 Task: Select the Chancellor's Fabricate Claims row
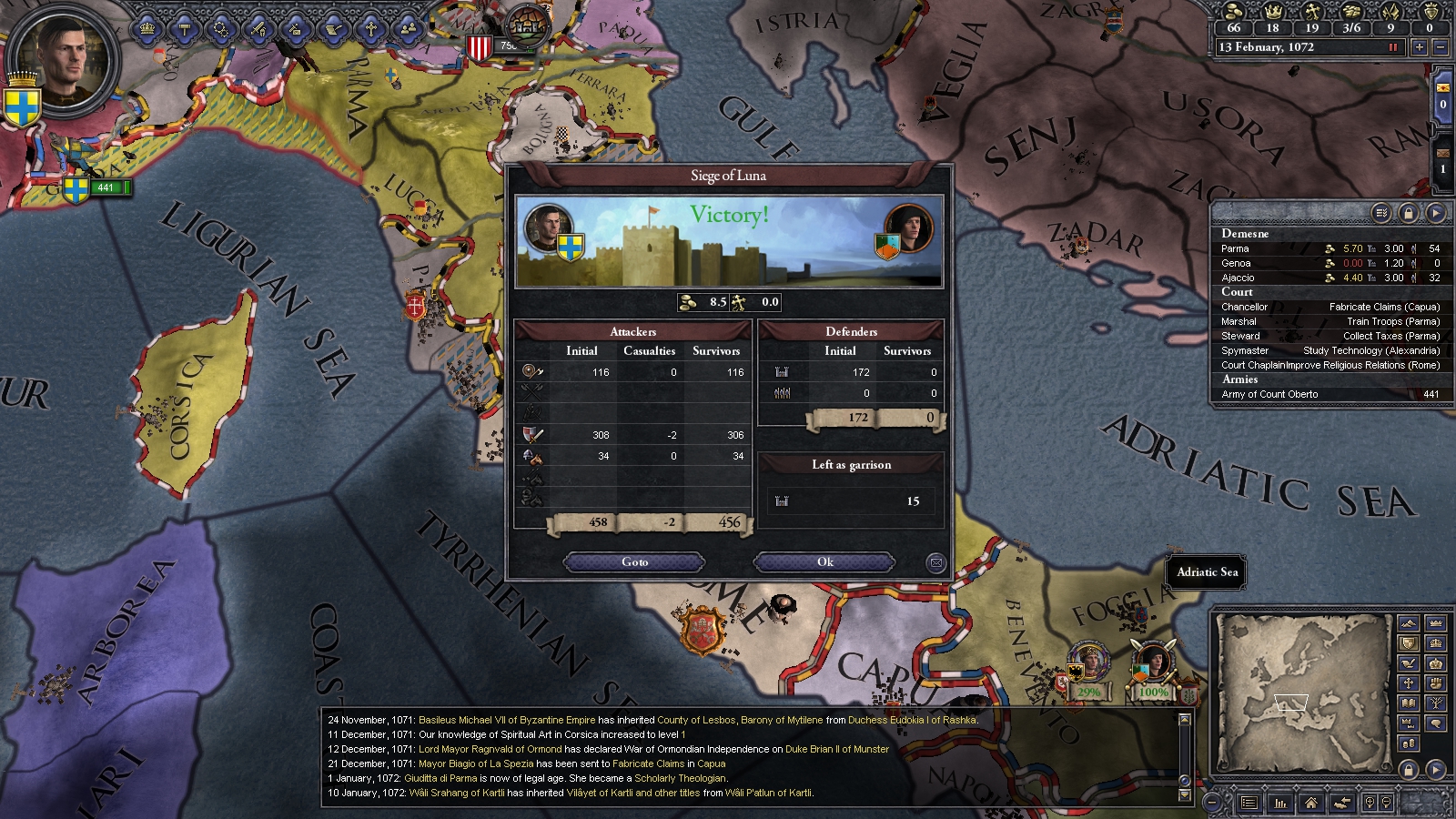tap(1330, 307)
